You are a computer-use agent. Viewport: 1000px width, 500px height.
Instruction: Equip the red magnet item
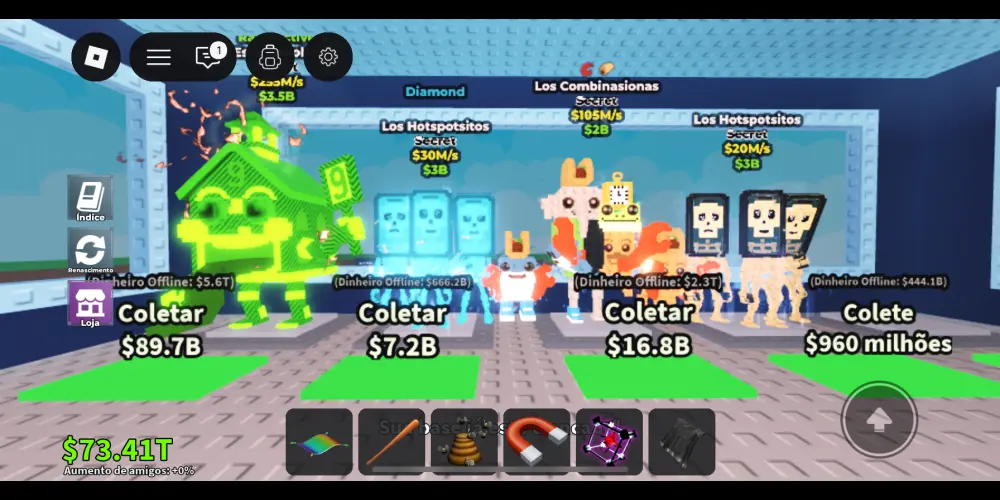click(x=537, y=442)
